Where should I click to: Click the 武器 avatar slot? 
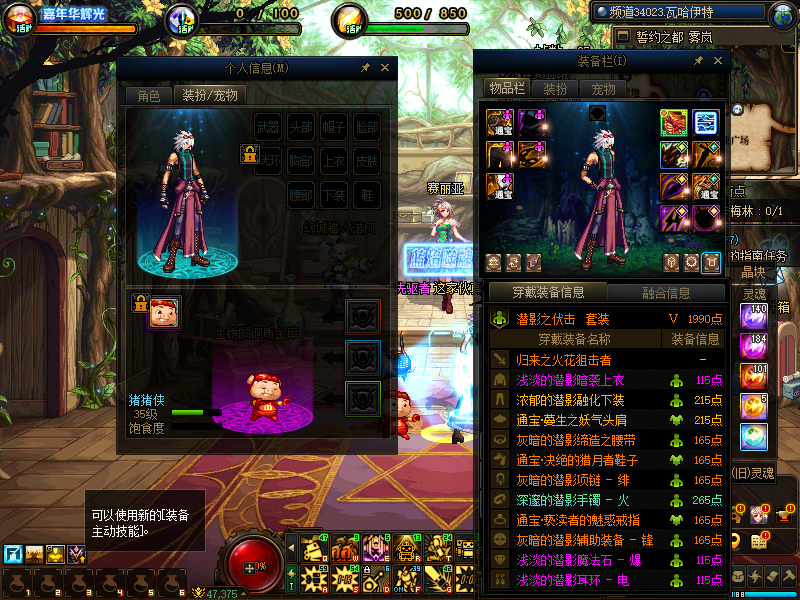(x=268, y=127)
